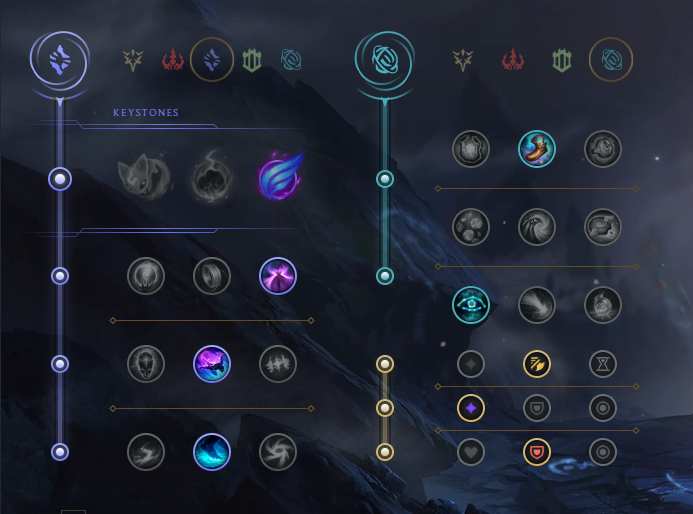The height and width of the screenshot is (514, 693).
Task: Pick the Approach Velocity rune
Action: [537, 305]
